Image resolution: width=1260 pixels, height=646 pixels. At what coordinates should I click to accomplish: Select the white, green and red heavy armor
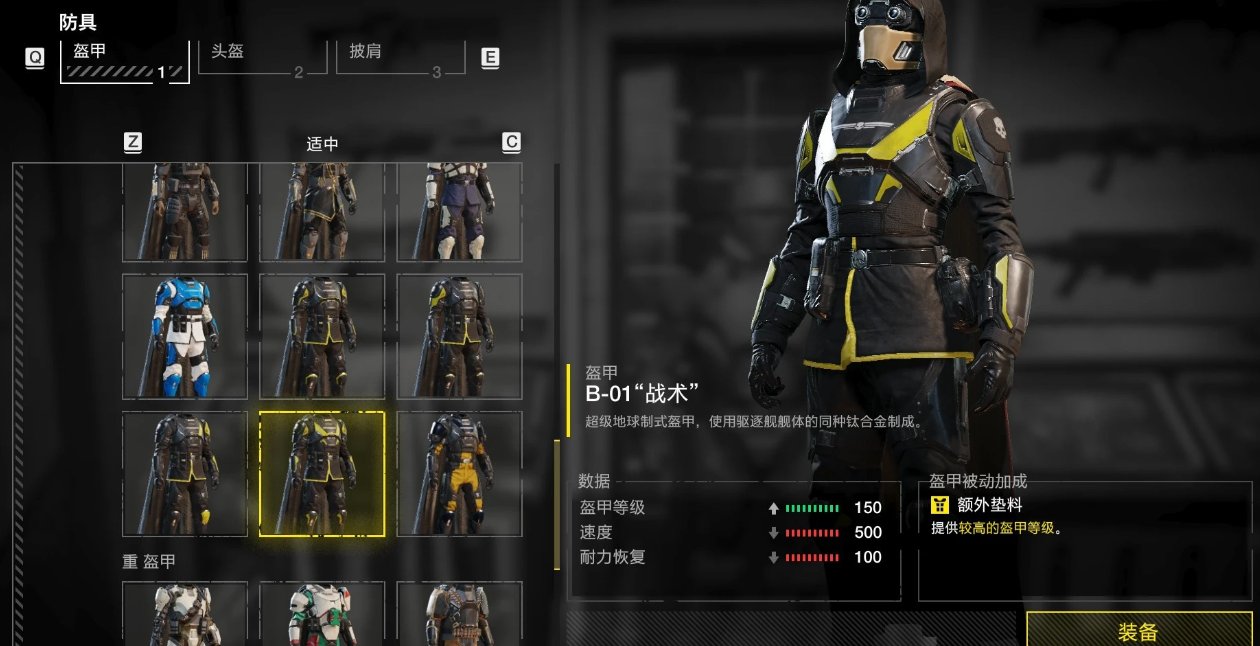coord(322,613)
